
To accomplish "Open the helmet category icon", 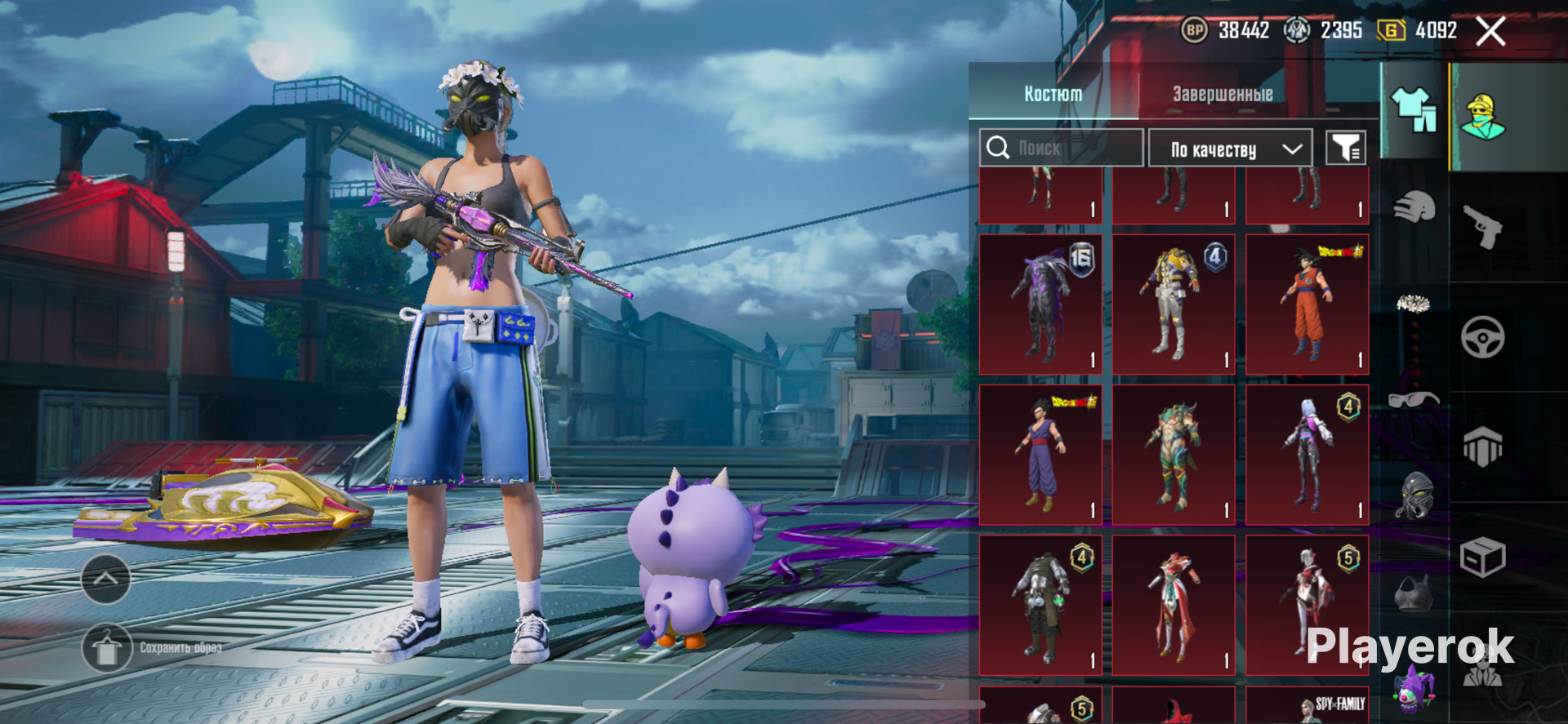I will click(x=1414, y=207).
